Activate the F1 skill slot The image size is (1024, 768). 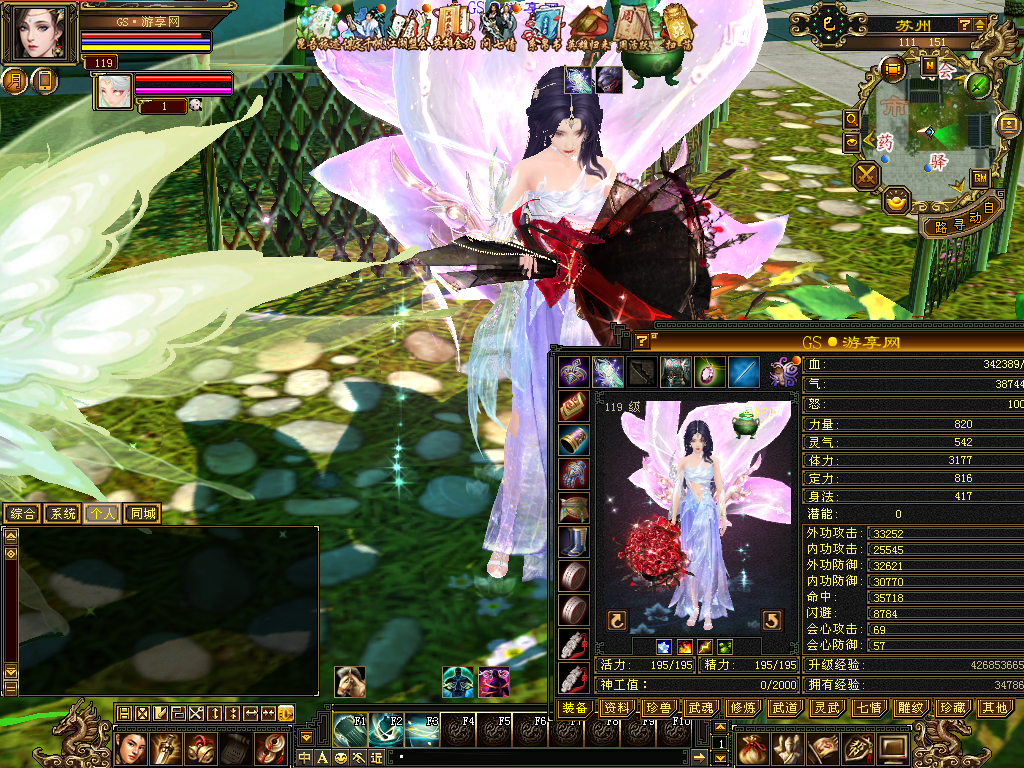pyautogui.click(x=351, y=730)
